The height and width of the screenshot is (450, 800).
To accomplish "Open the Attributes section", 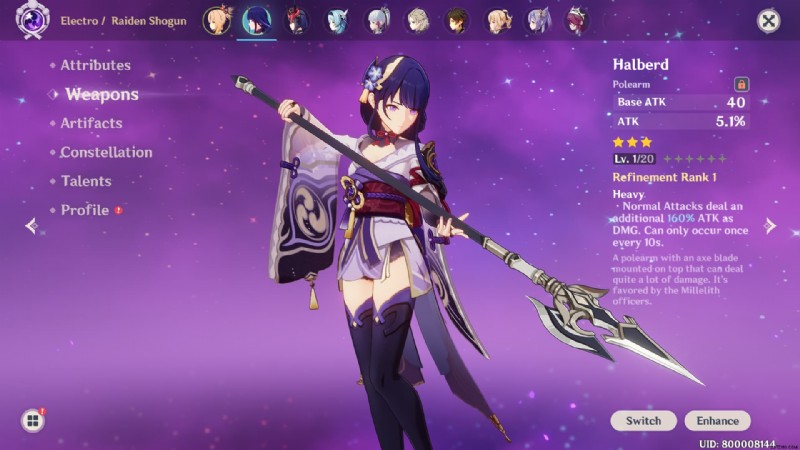I will [x=95, y=65].
